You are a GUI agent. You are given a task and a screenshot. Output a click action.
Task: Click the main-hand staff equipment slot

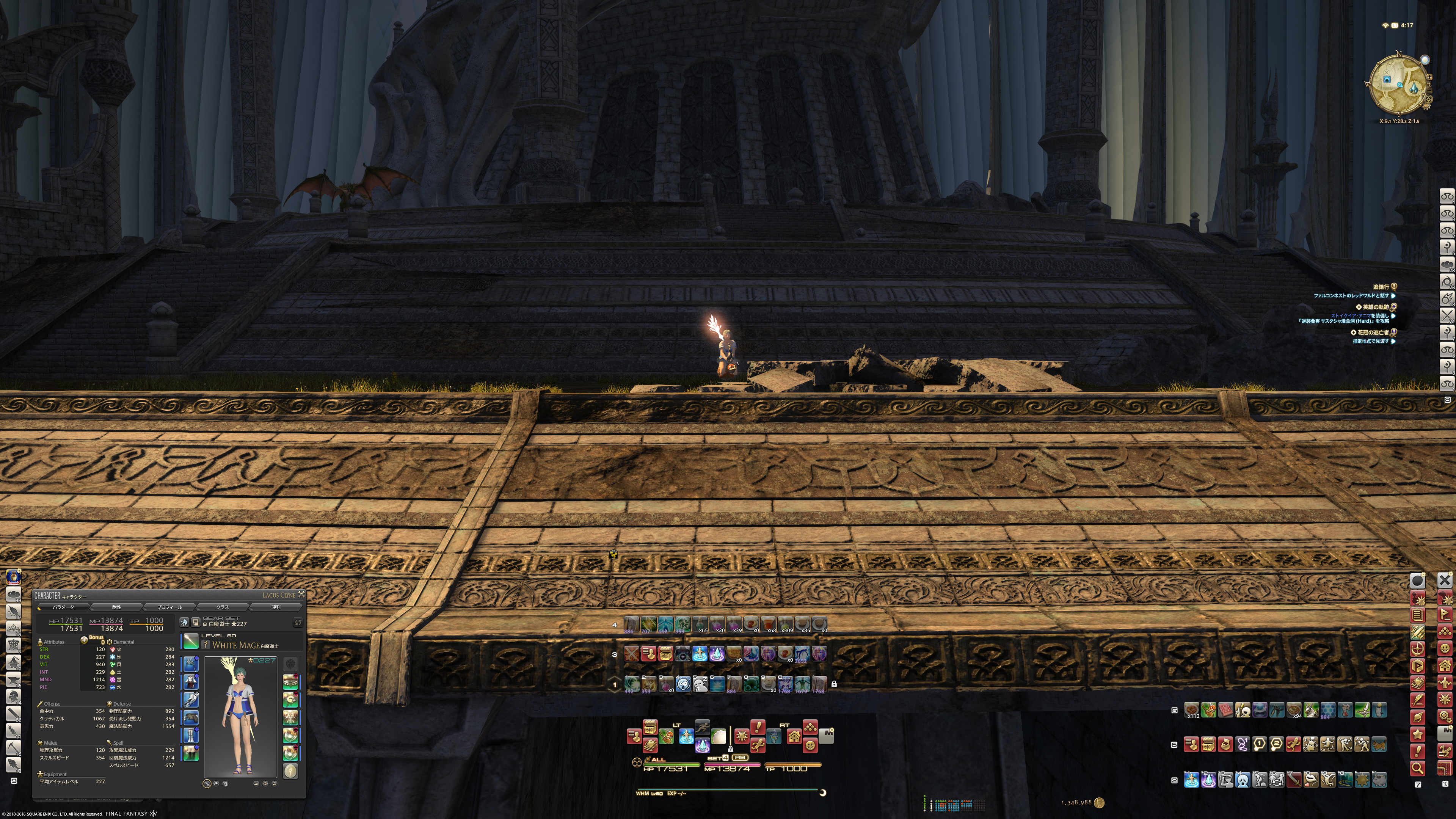190,642
